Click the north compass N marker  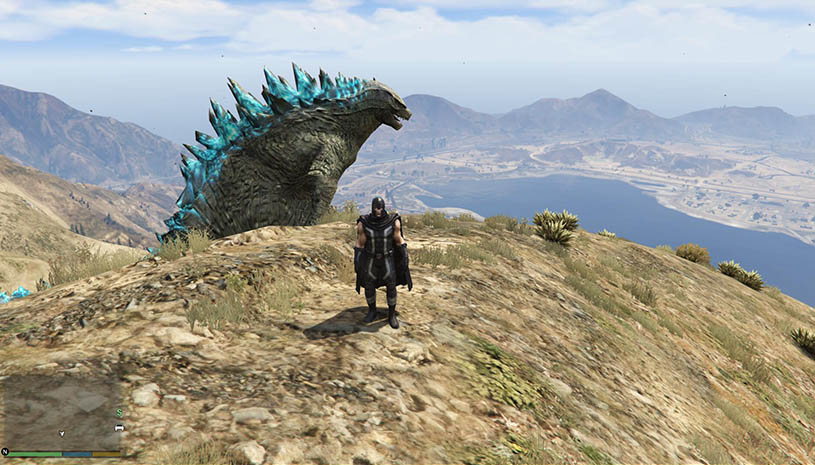click(x=5, y=452)
